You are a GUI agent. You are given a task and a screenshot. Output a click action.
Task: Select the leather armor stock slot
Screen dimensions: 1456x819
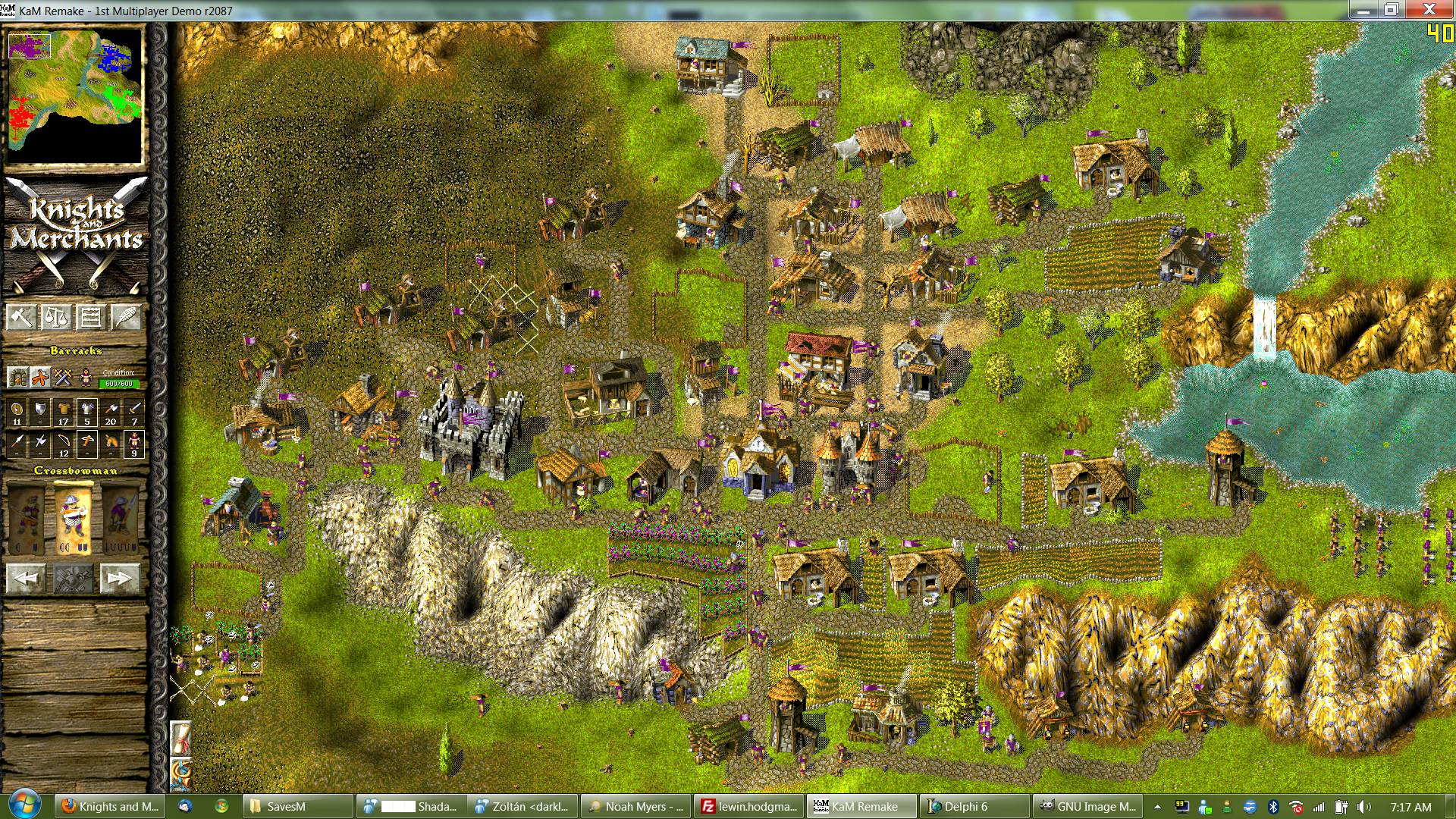[x=64, y=413]
